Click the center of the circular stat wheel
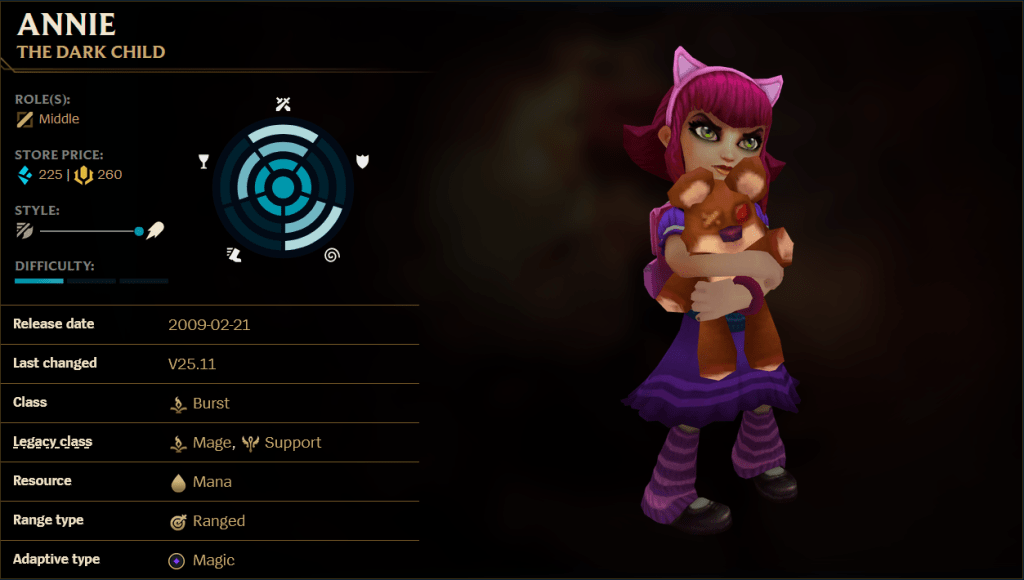Viewport: 1024px width, 580px height. pos(283,187)
